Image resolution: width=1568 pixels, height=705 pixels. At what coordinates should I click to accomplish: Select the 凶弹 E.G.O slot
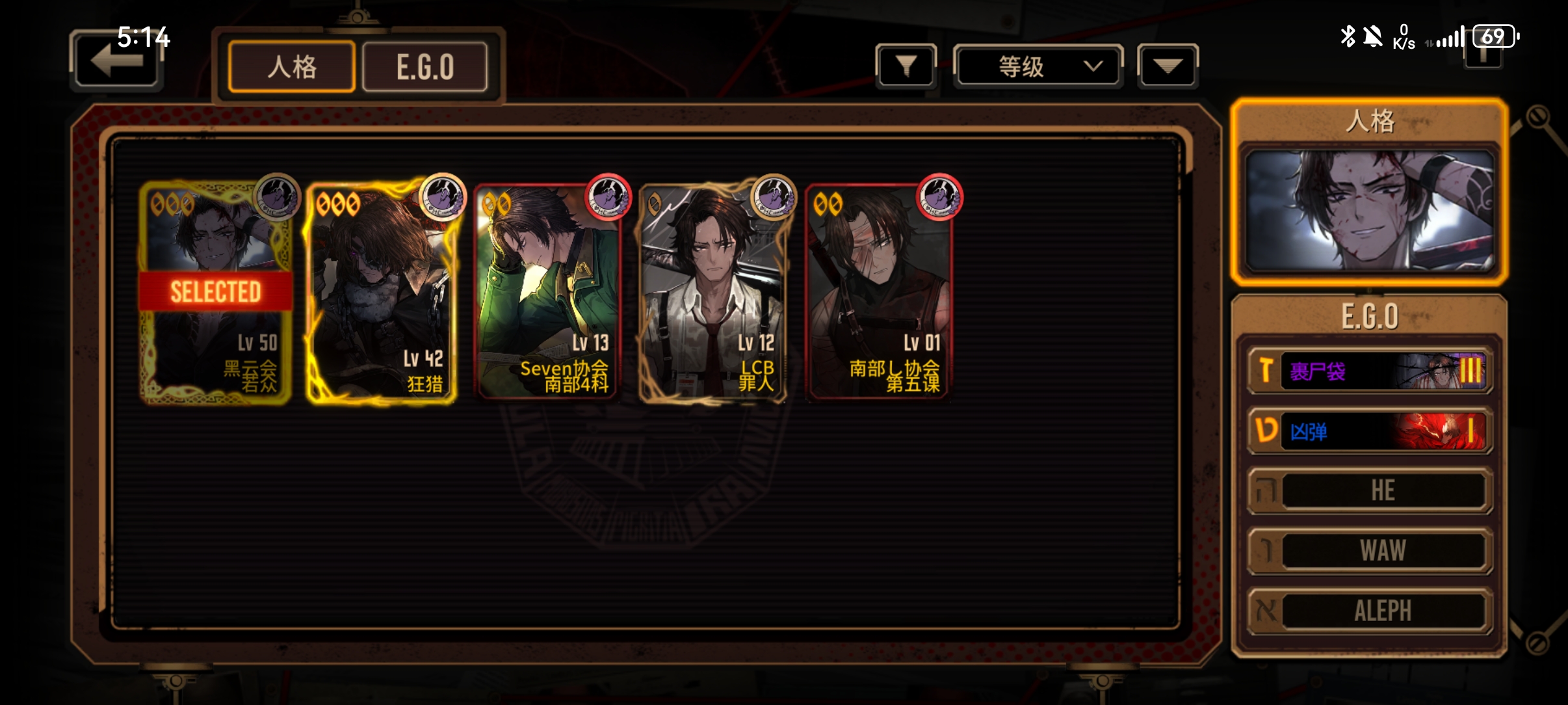point(1369,431)
